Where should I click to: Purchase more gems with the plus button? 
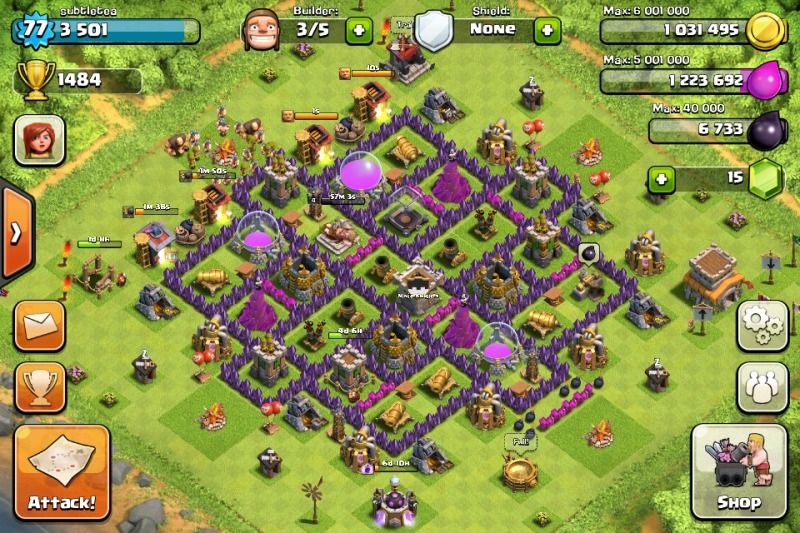[x=660, y=180]
